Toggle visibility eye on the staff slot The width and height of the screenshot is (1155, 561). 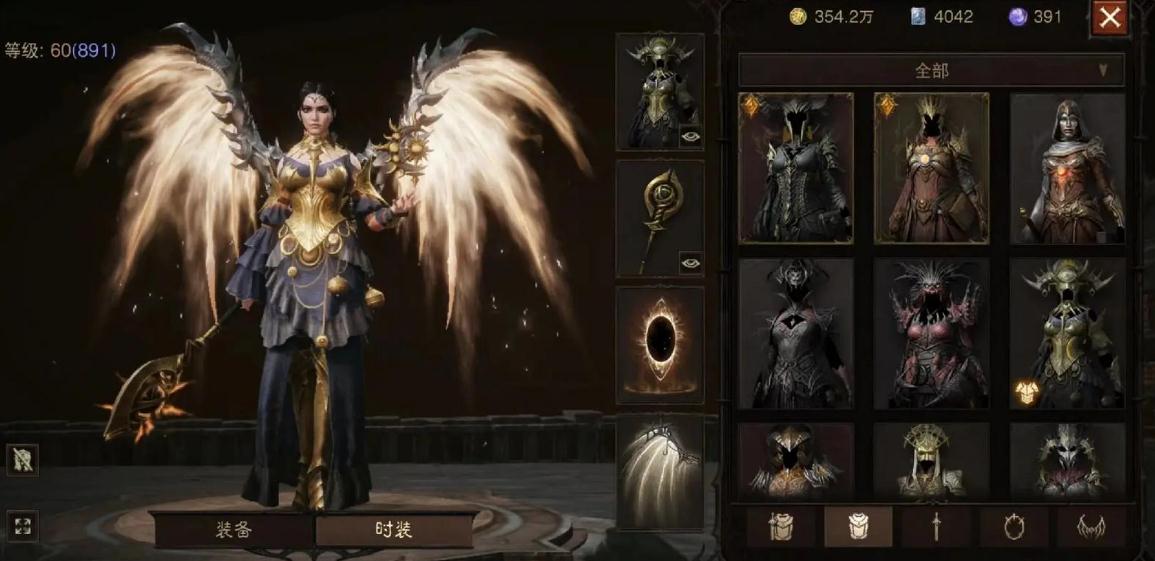point(690,263)
